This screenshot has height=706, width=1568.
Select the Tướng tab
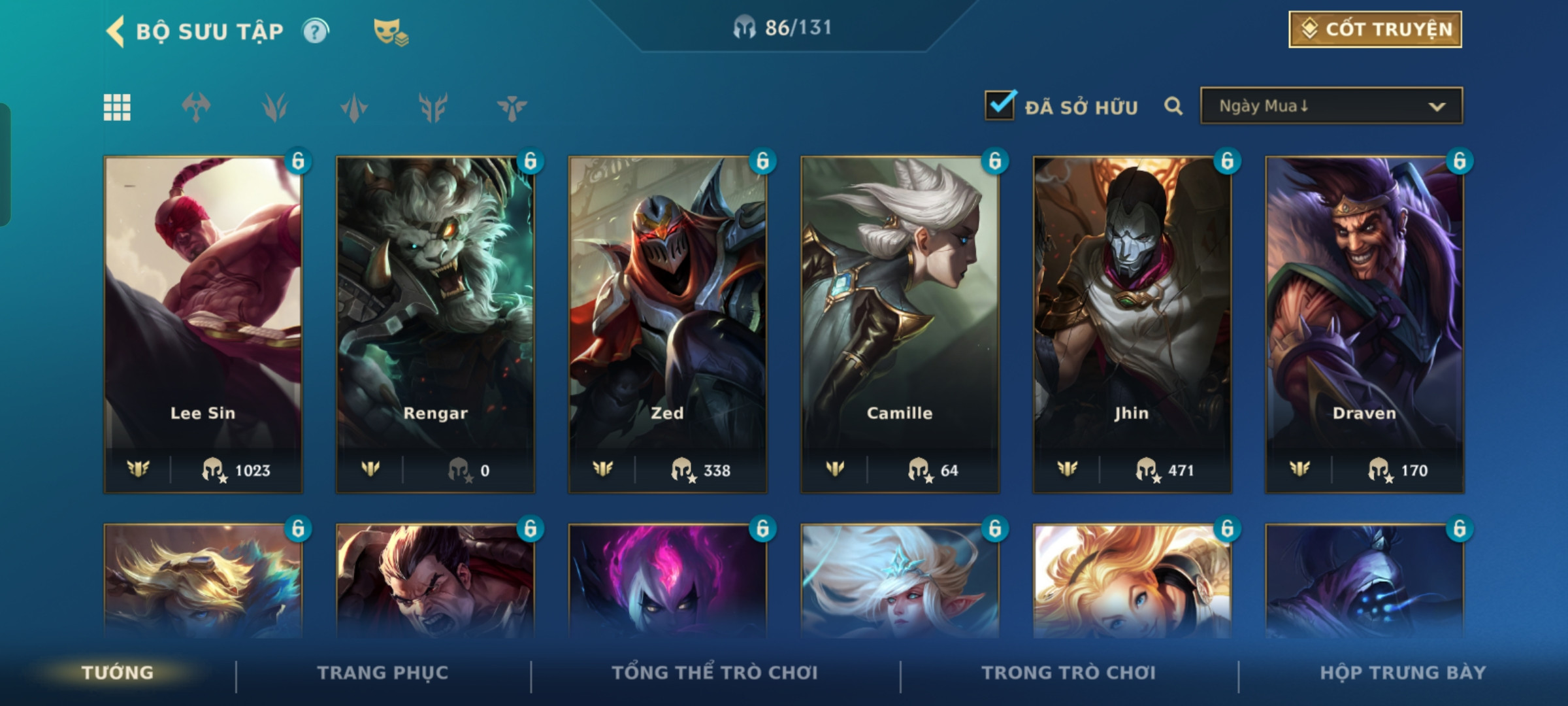[x=118, y=673]
